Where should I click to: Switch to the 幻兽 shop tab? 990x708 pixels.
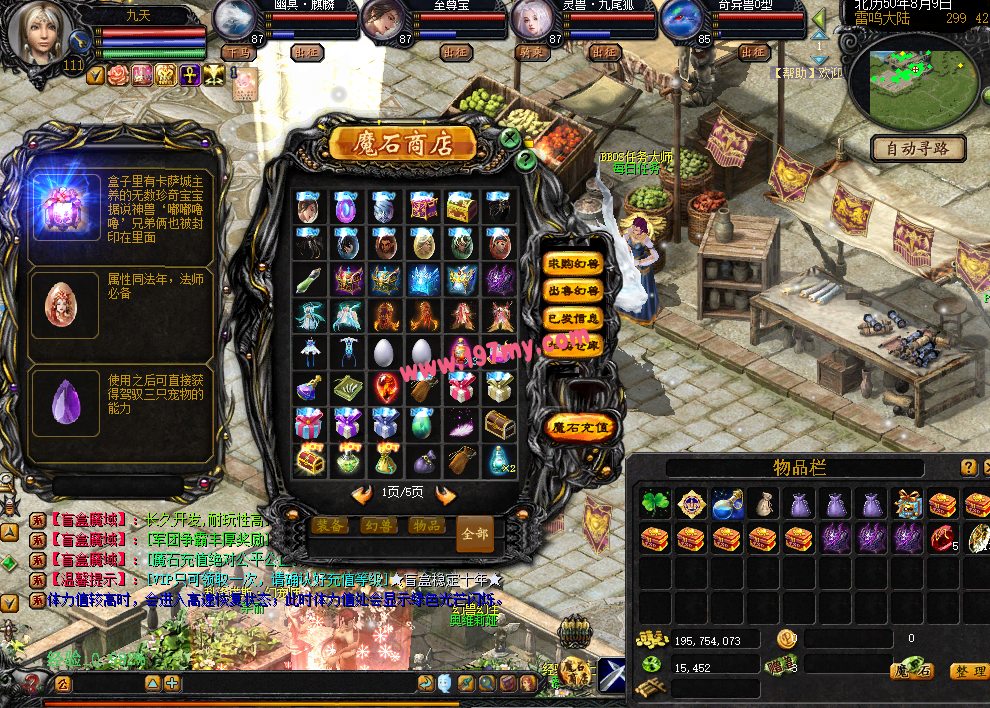click(x=379, y=526)
